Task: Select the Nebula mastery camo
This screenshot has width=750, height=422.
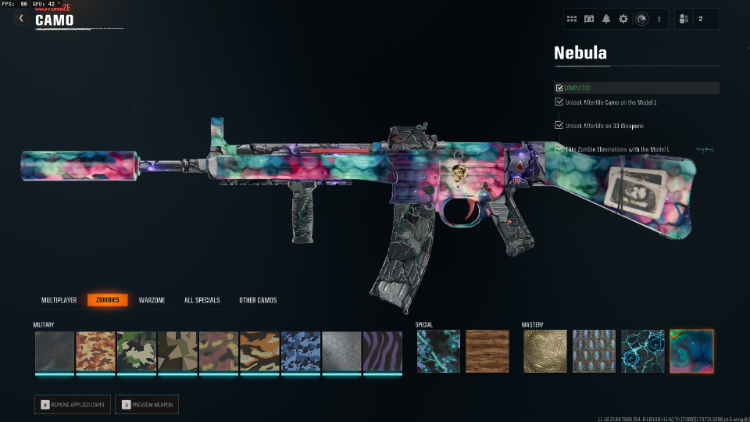Action: [x=691, y=351]
